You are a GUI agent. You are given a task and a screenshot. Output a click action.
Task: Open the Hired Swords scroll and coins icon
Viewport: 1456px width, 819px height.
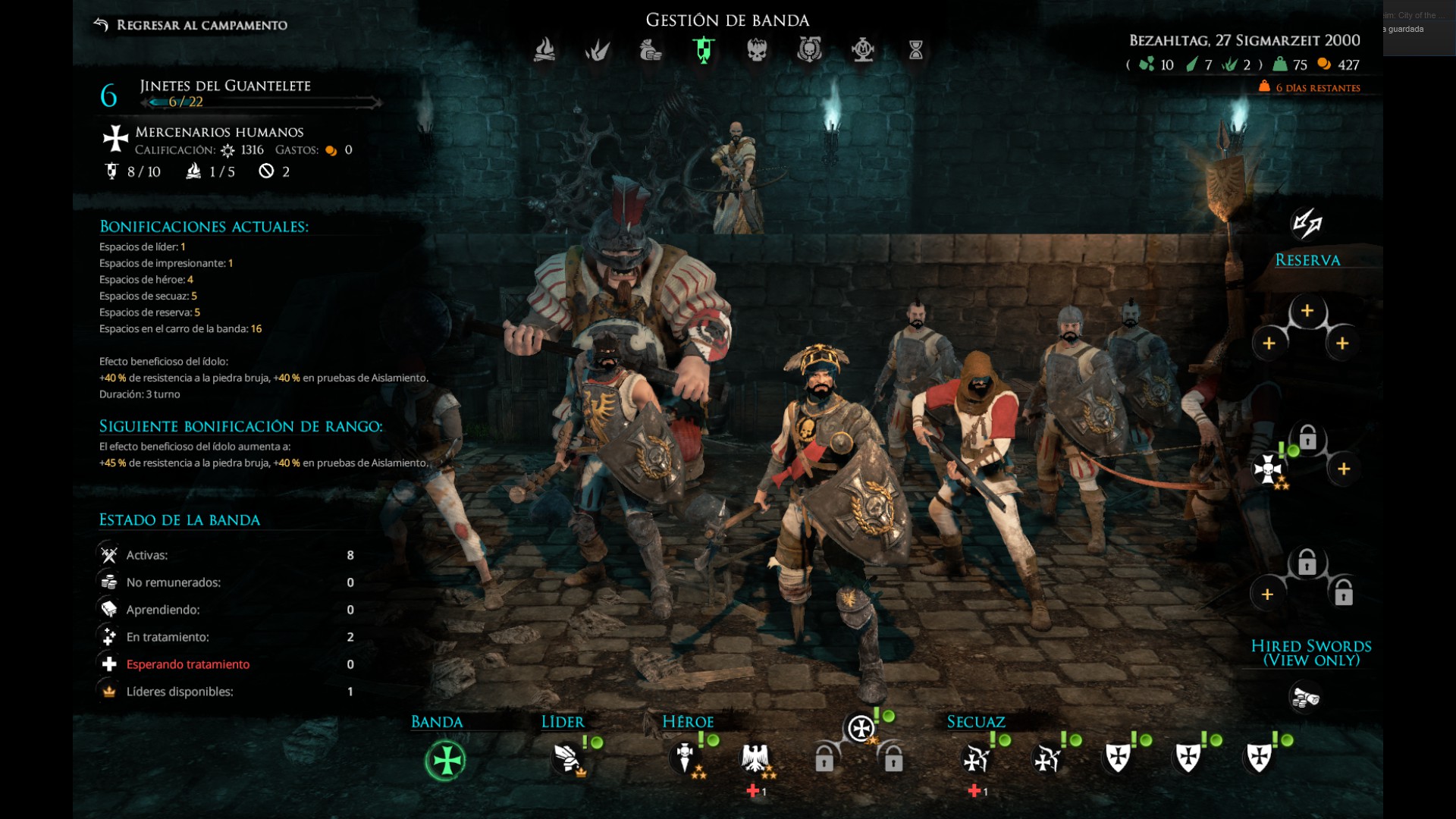pyautogui.click(x=1306, y=697)
